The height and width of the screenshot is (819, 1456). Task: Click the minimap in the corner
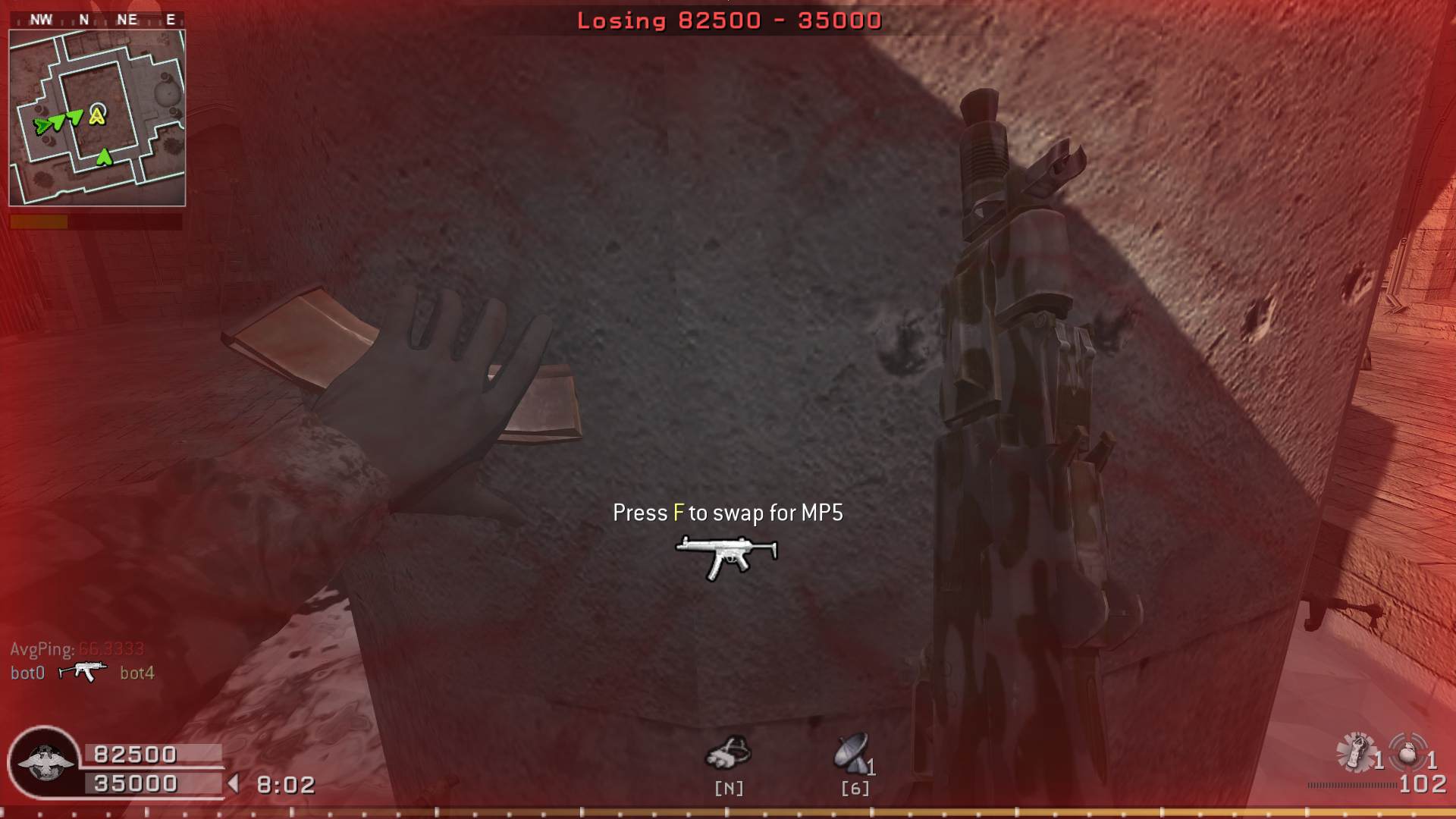[x=97, y=118]
